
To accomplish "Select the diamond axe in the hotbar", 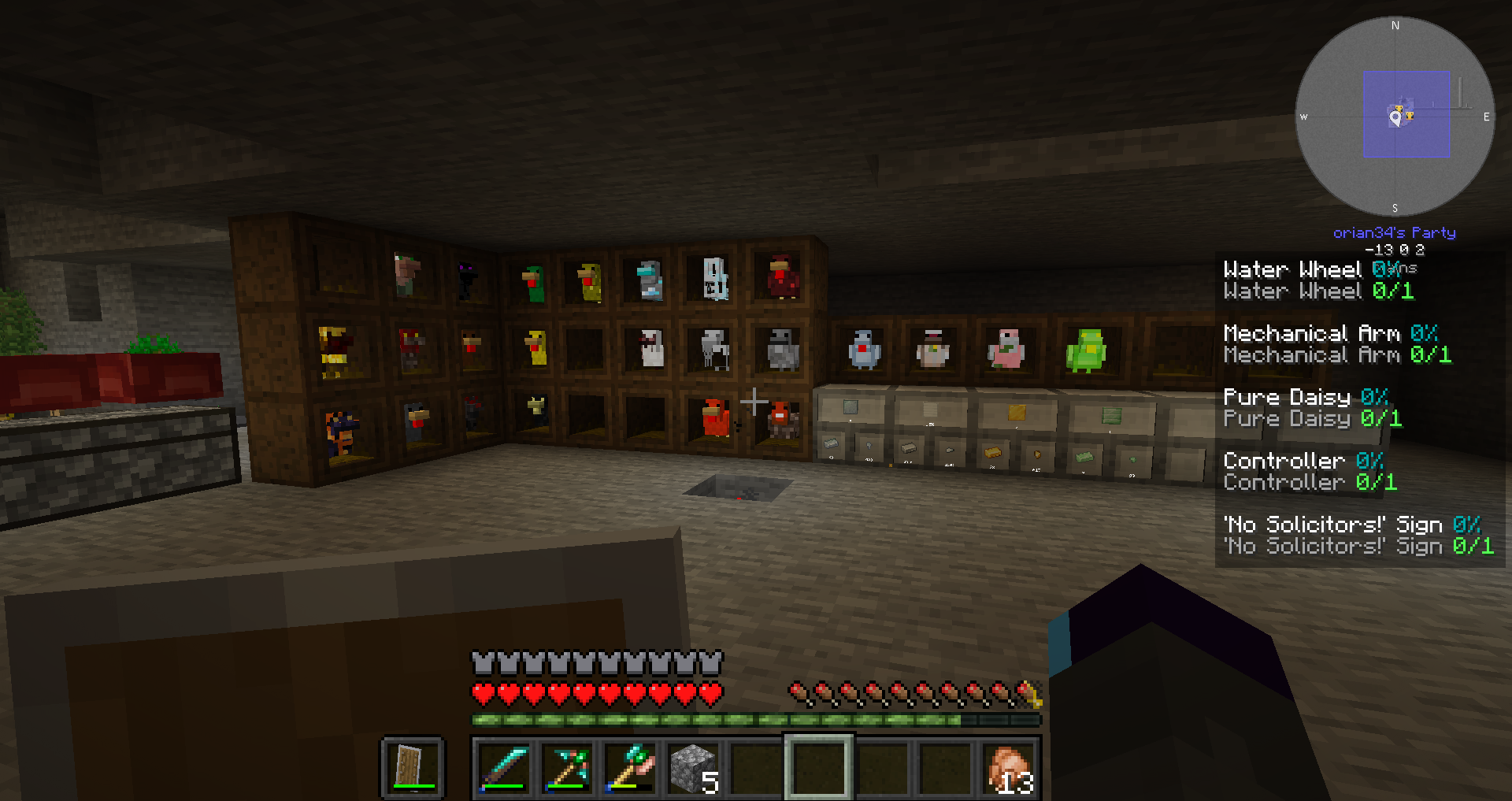I will (630, 768).
